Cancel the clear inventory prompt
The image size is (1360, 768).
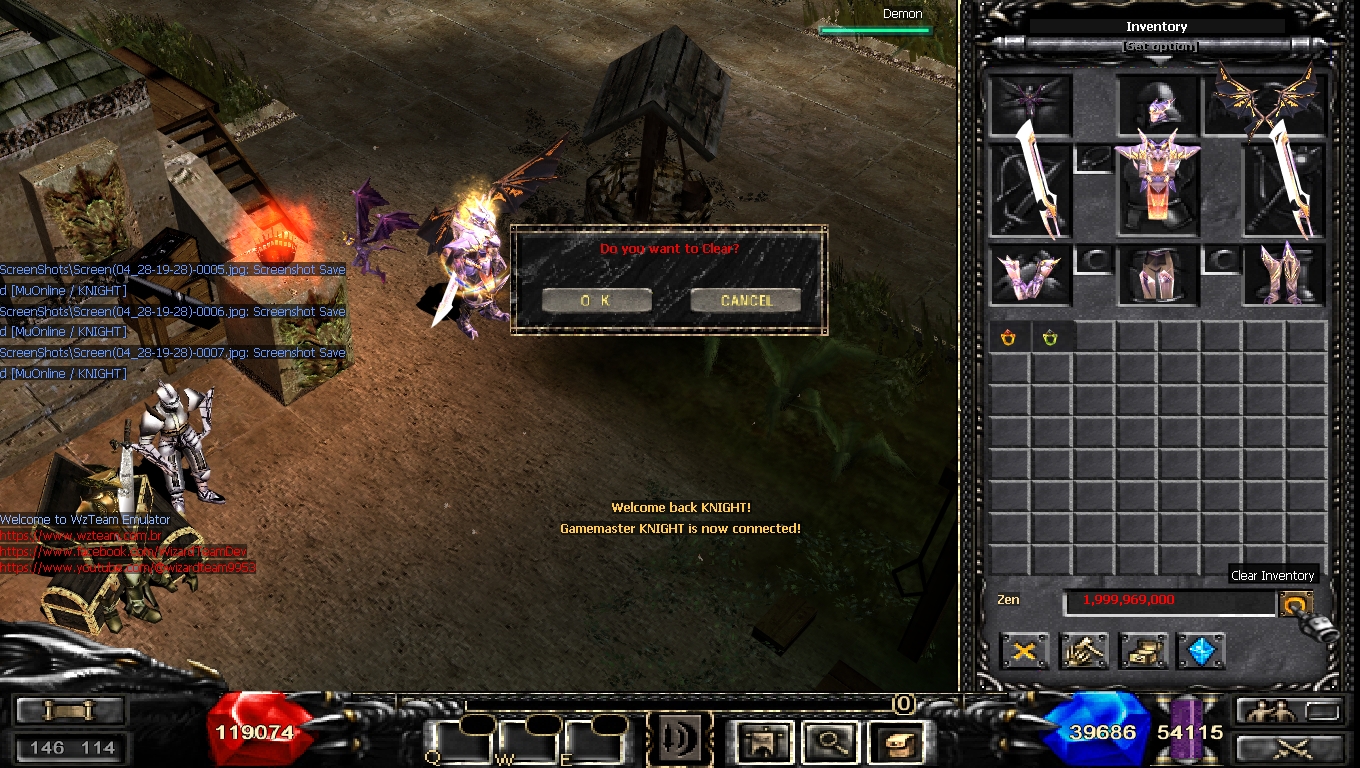pos(745,300)
